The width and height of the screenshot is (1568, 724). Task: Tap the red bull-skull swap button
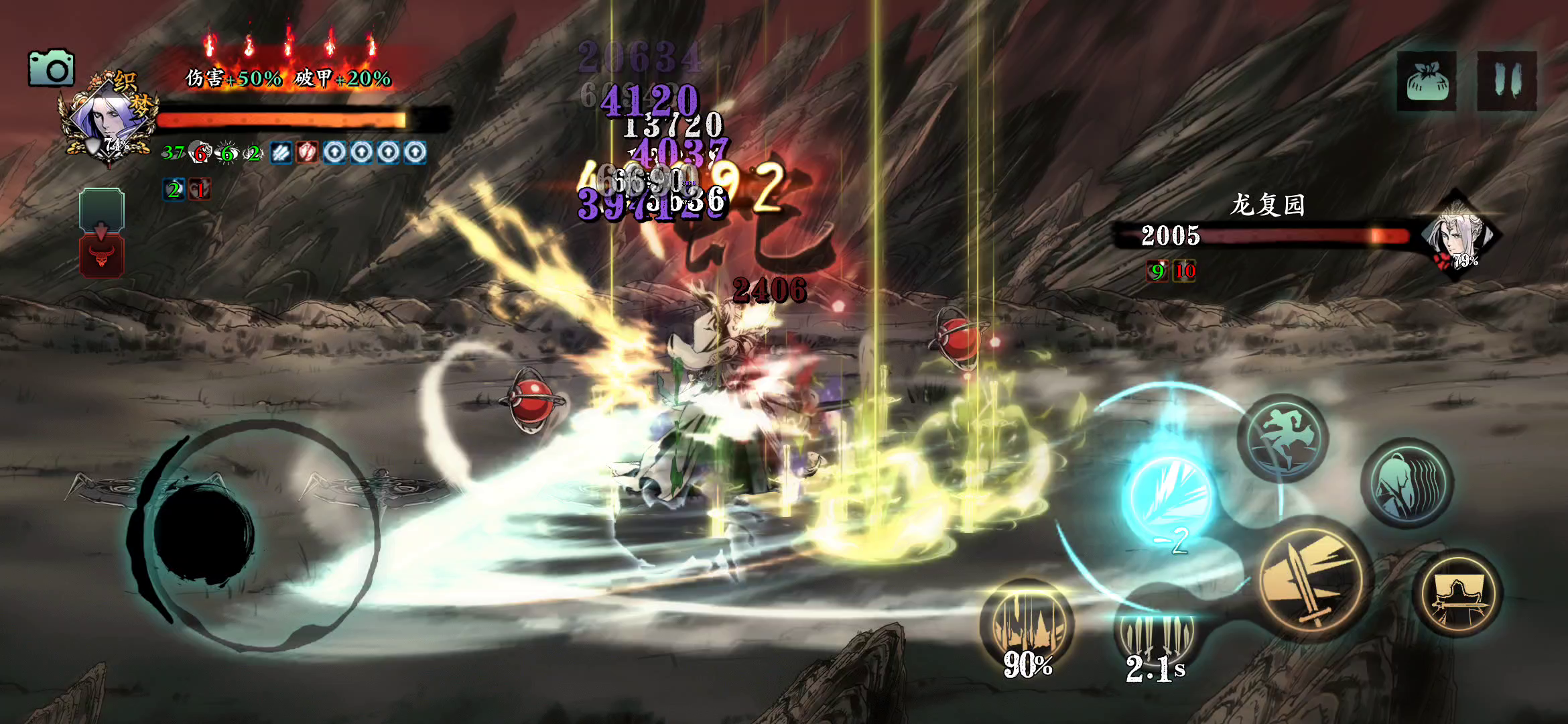point(102,255)
